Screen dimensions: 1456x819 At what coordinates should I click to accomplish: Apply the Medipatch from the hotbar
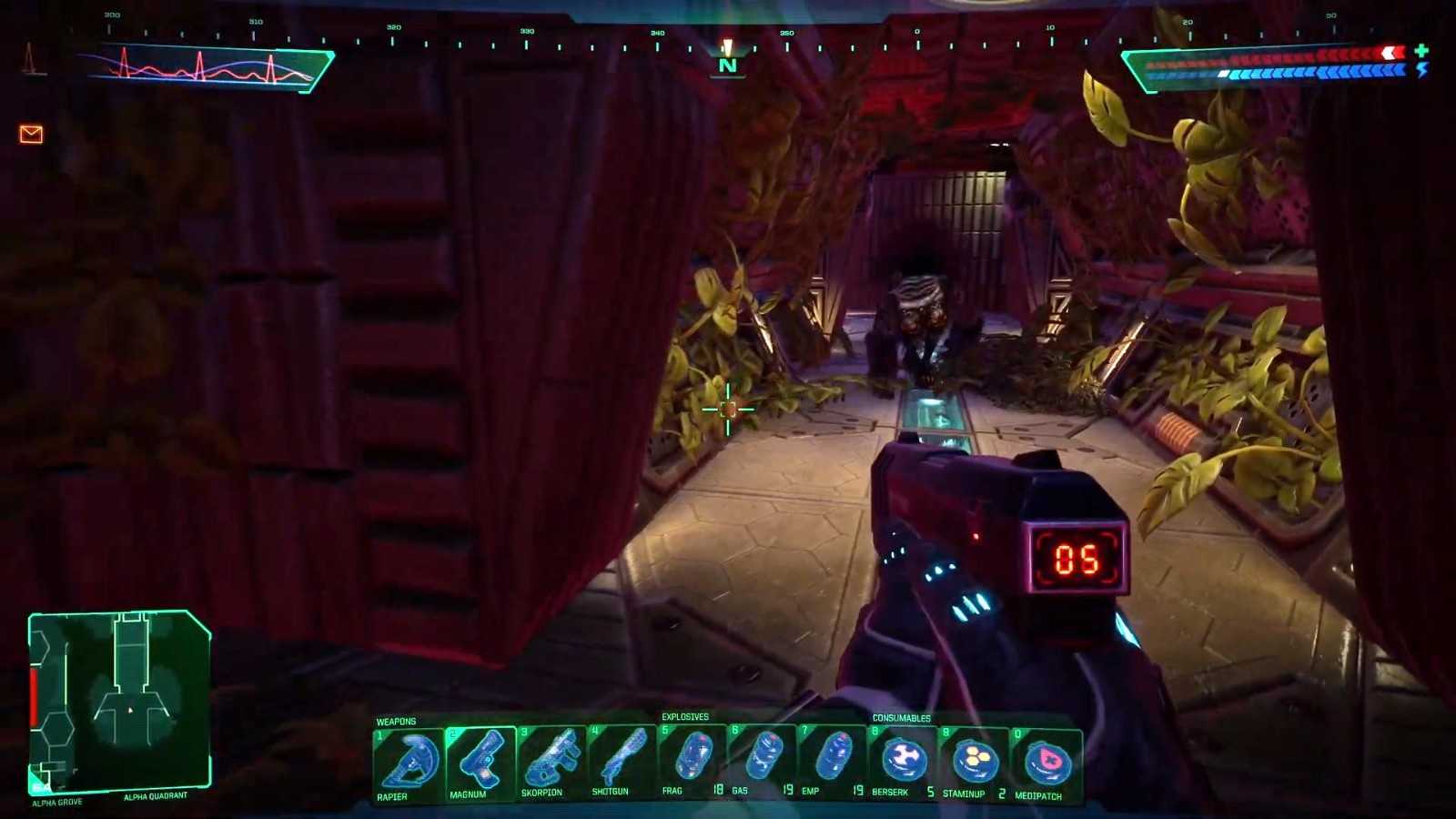coord(1046,763)
